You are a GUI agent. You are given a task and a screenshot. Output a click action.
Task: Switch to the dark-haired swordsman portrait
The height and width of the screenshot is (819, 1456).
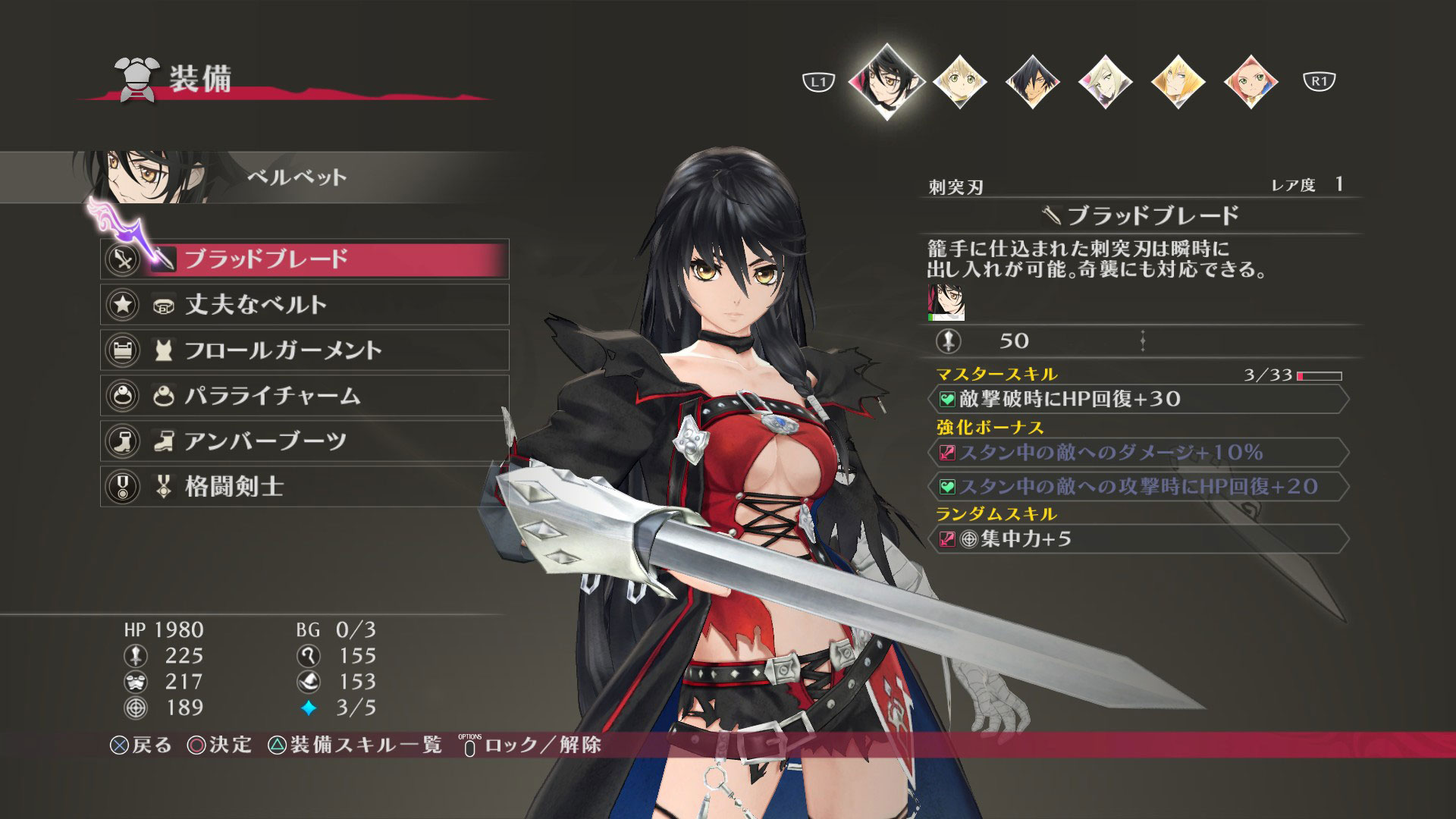[x=1032, y=82]
